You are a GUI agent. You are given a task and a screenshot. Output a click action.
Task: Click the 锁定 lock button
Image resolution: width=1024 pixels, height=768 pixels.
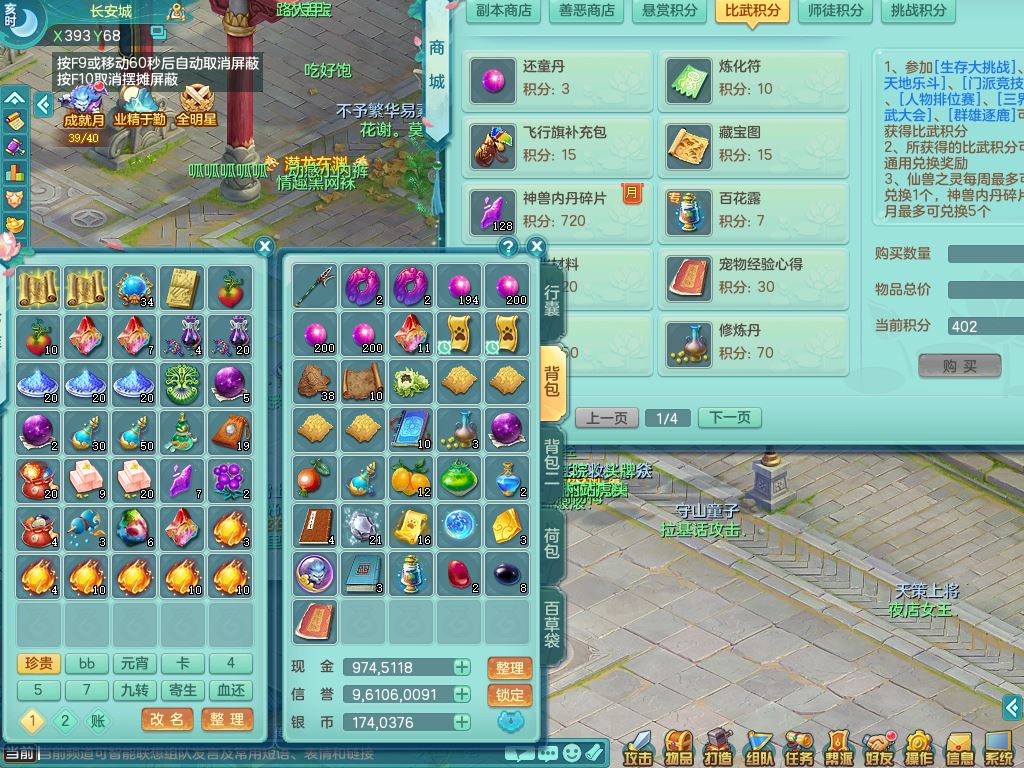pyautogui.click(x=509, y=695)
